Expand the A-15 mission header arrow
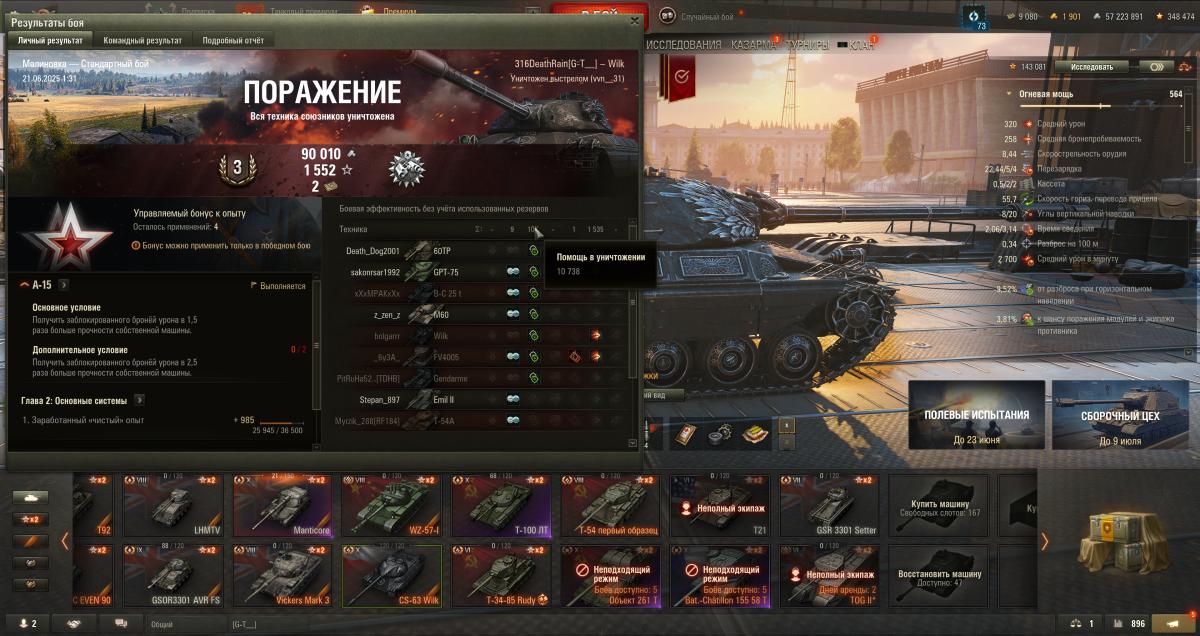This screenshot has width=1200, height=636. pos(62,285)
